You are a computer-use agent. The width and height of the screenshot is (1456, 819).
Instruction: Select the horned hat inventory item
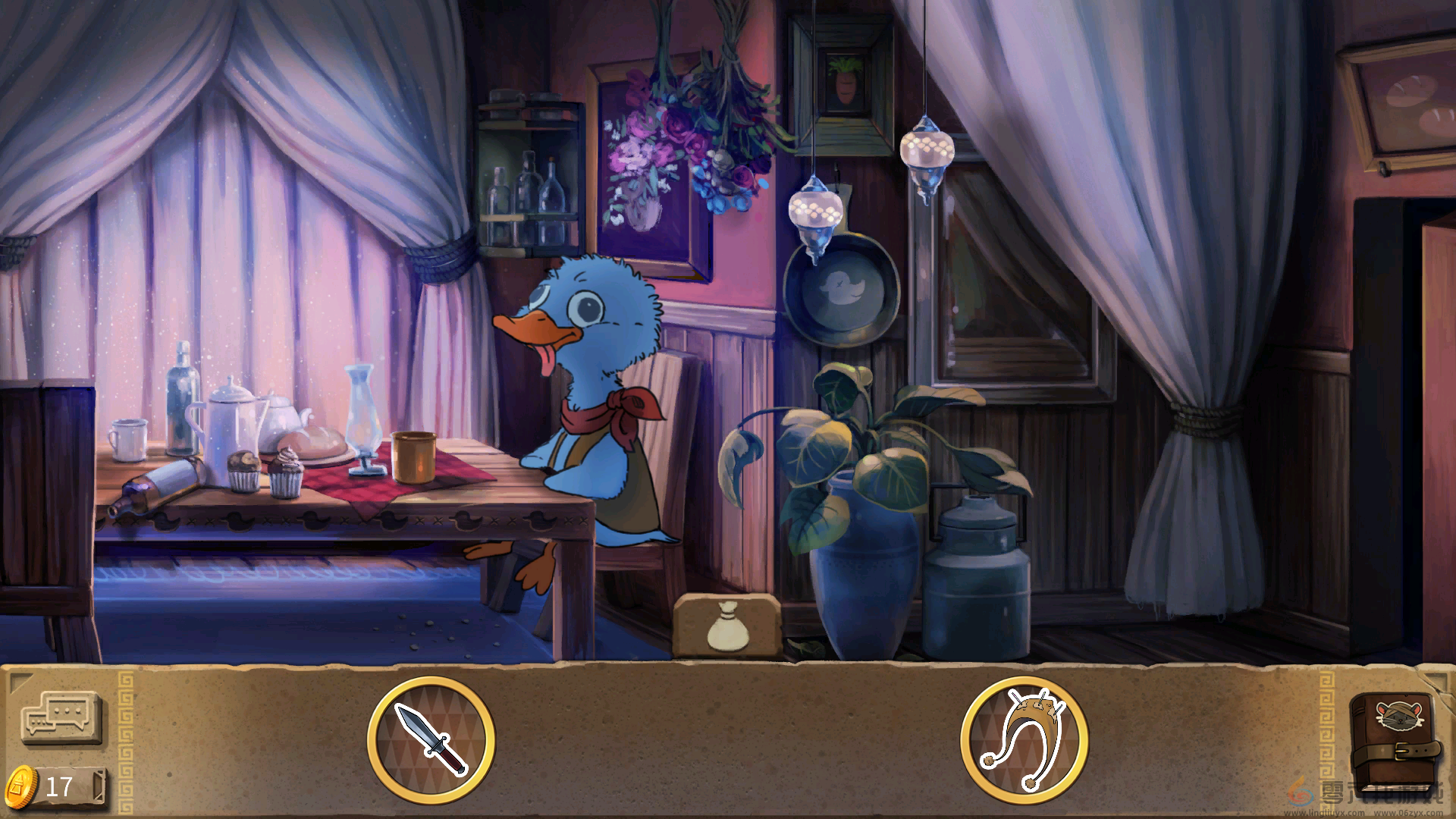[x=1024, y=739]
